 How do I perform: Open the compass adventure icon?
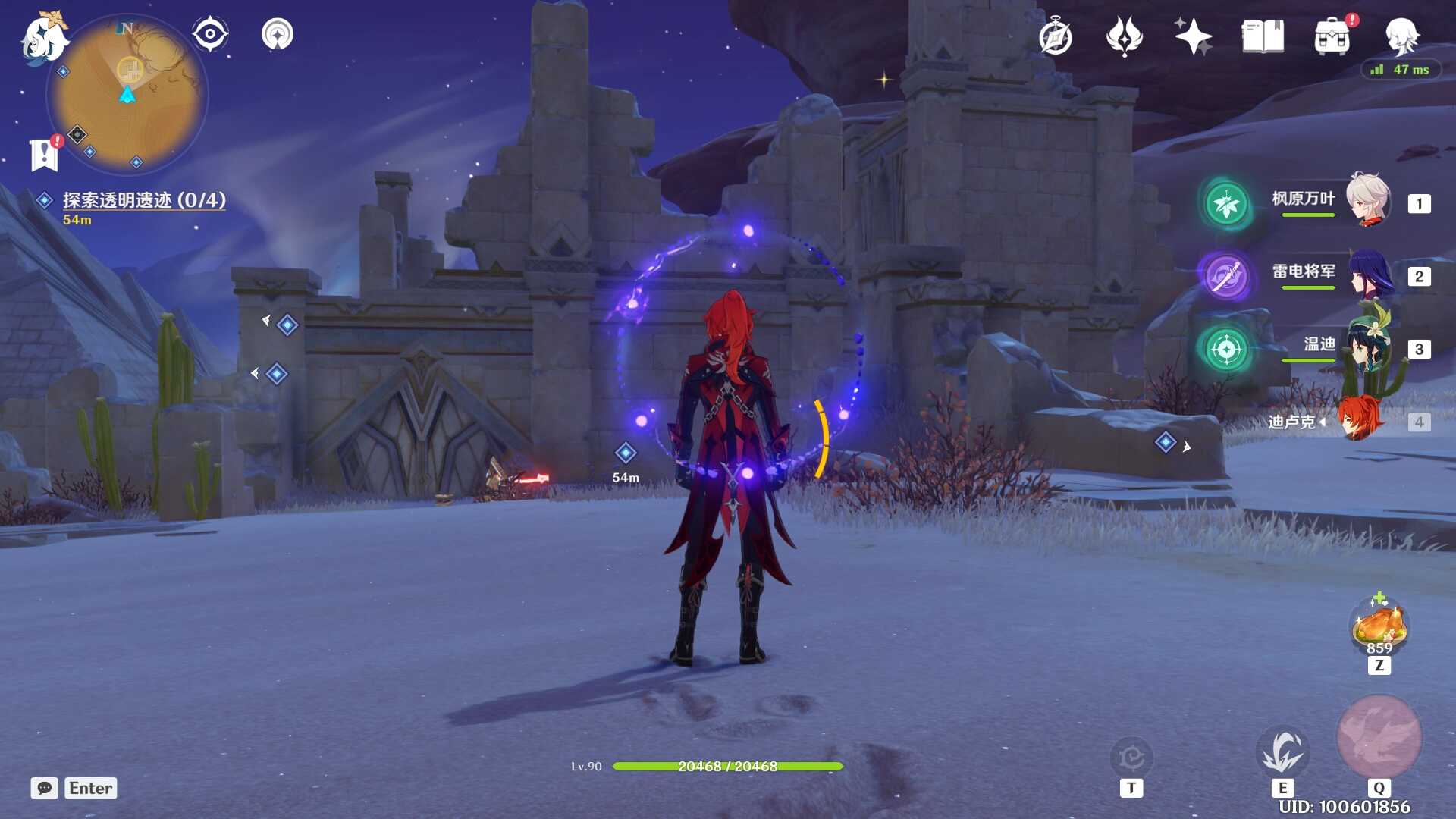tap(1055, 37)
